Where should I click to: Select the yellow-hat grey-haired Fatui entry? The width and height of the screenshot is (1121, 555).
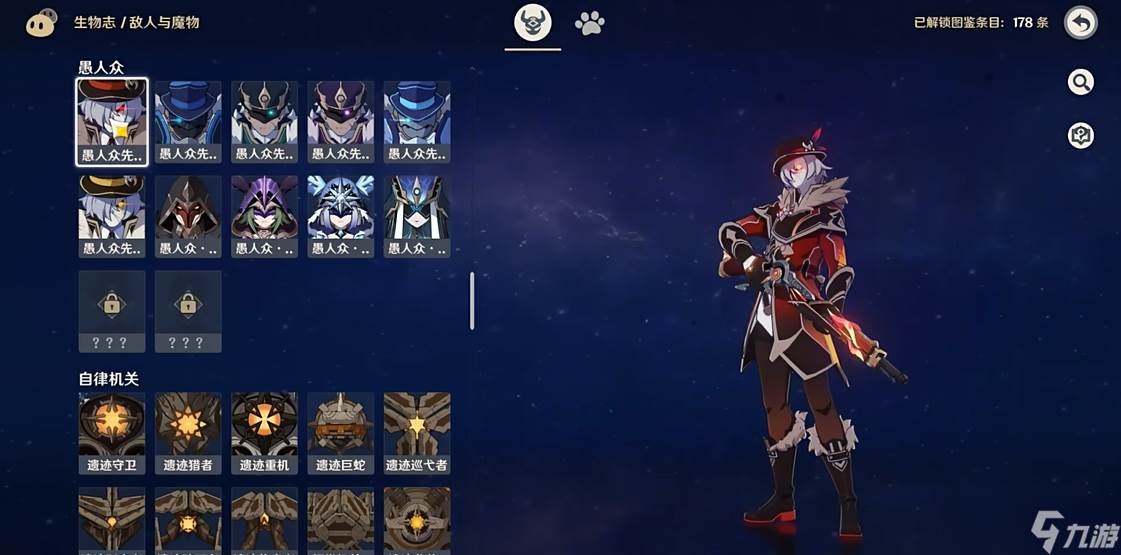(112, 216)
